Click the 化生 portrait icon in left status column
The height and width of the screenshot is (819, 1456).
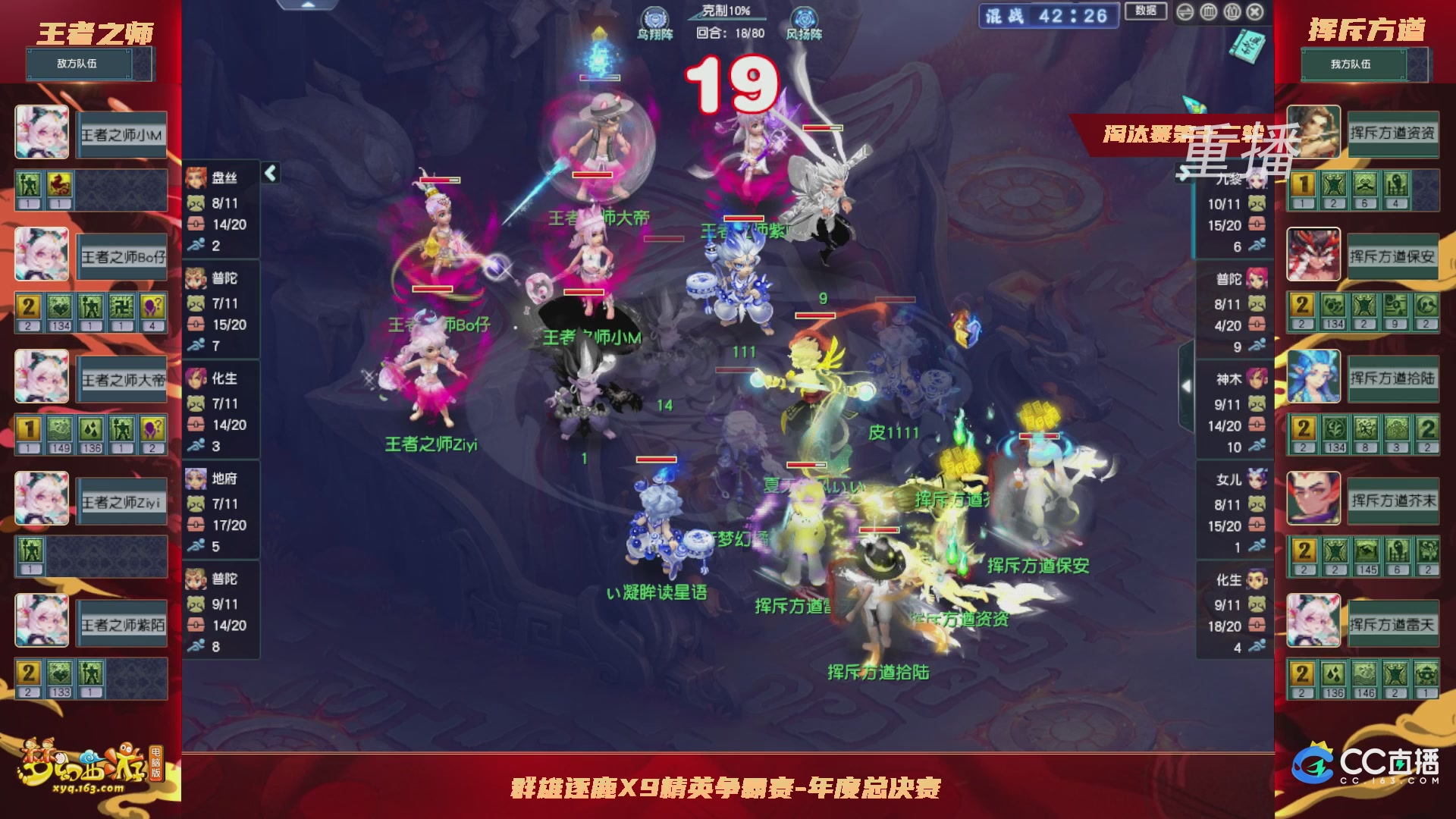[x=195, y=379]
